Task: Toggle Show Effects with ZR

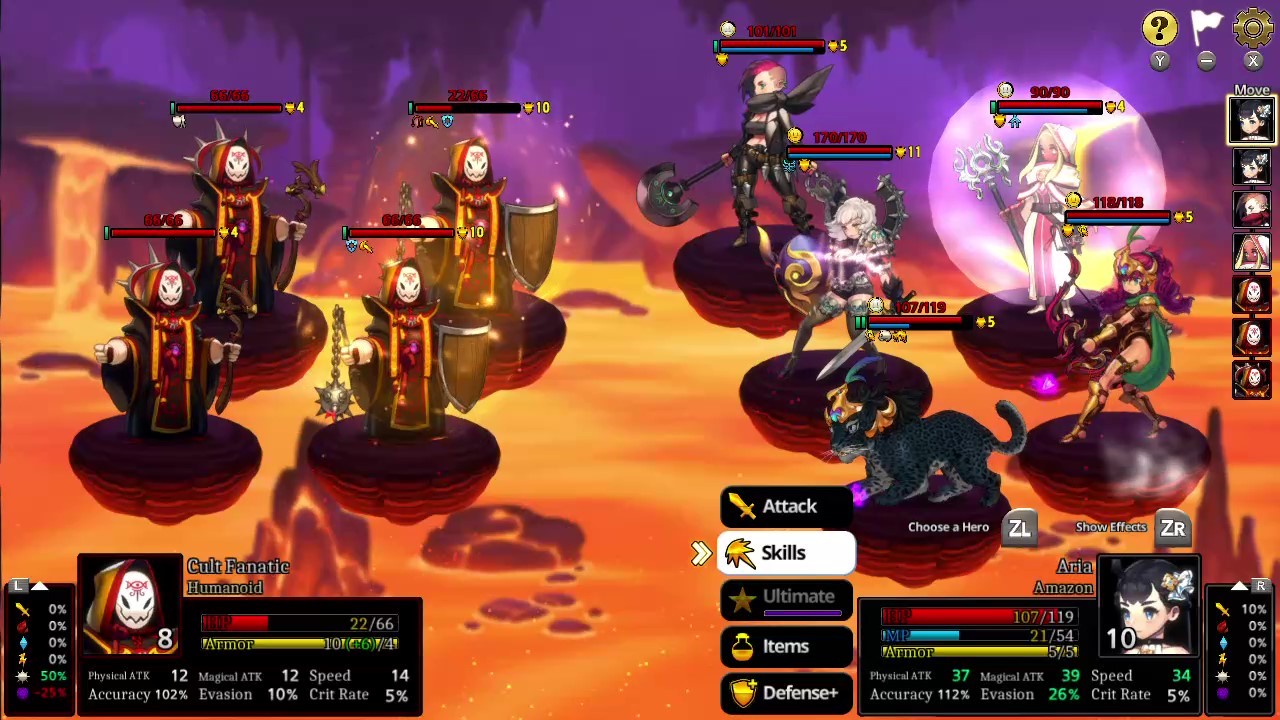Action: tap(1172, 527)
